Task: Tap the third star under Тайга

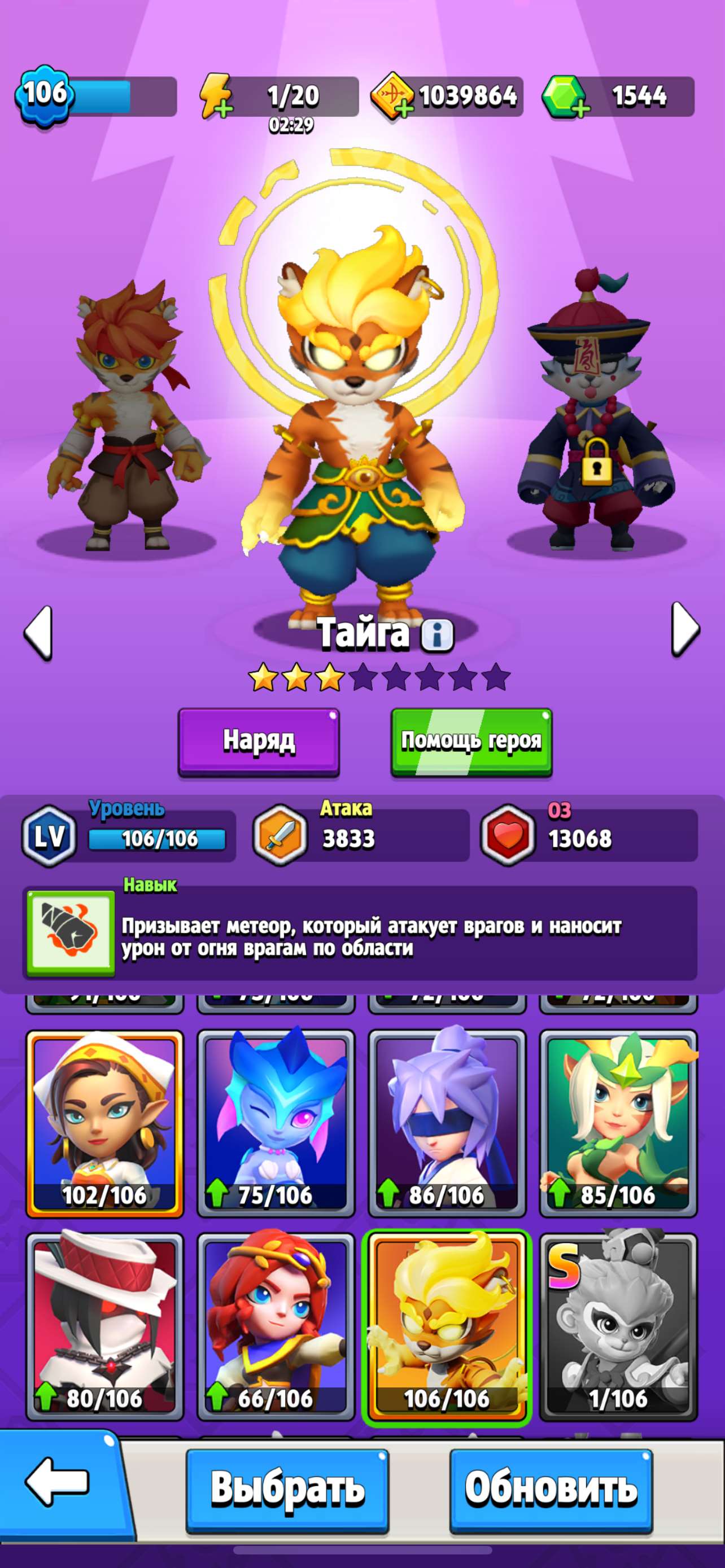Action: point(330,677)
